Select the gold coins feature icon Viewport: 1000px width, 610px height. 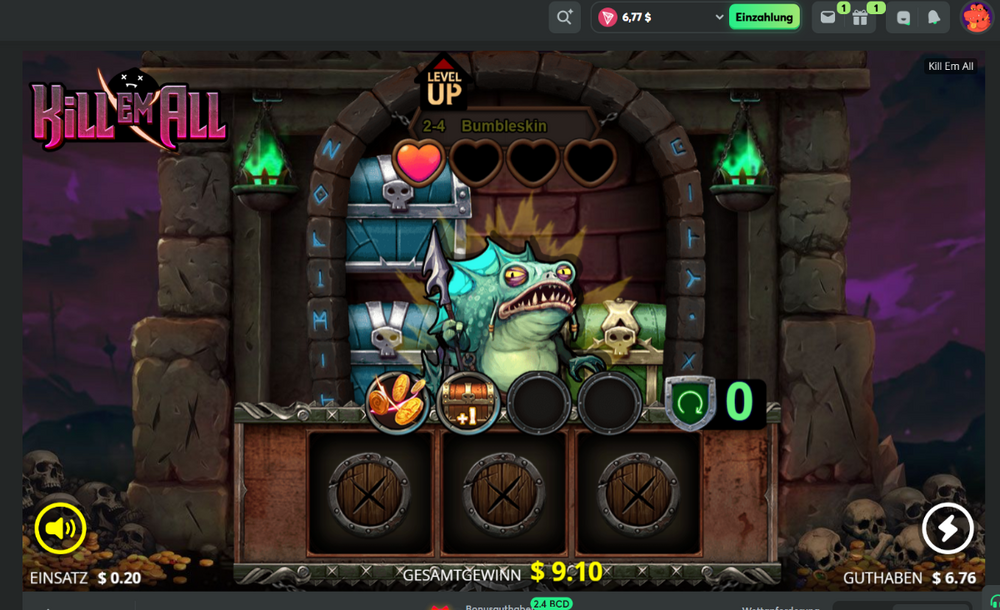[x=397, y=401]
